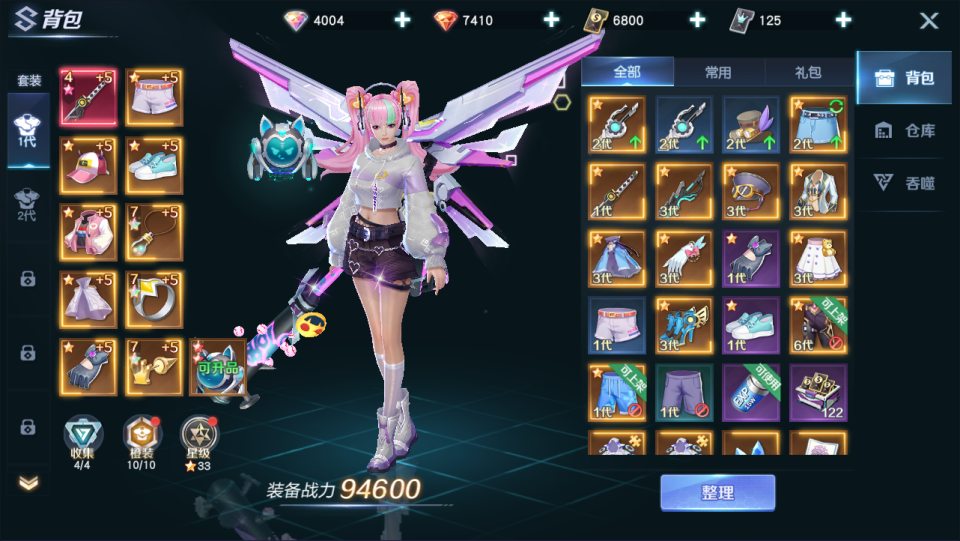This screenshot has height=541, width=960.
Task: Select the 1代 outfit set tab
Action: tap(28, 128)
